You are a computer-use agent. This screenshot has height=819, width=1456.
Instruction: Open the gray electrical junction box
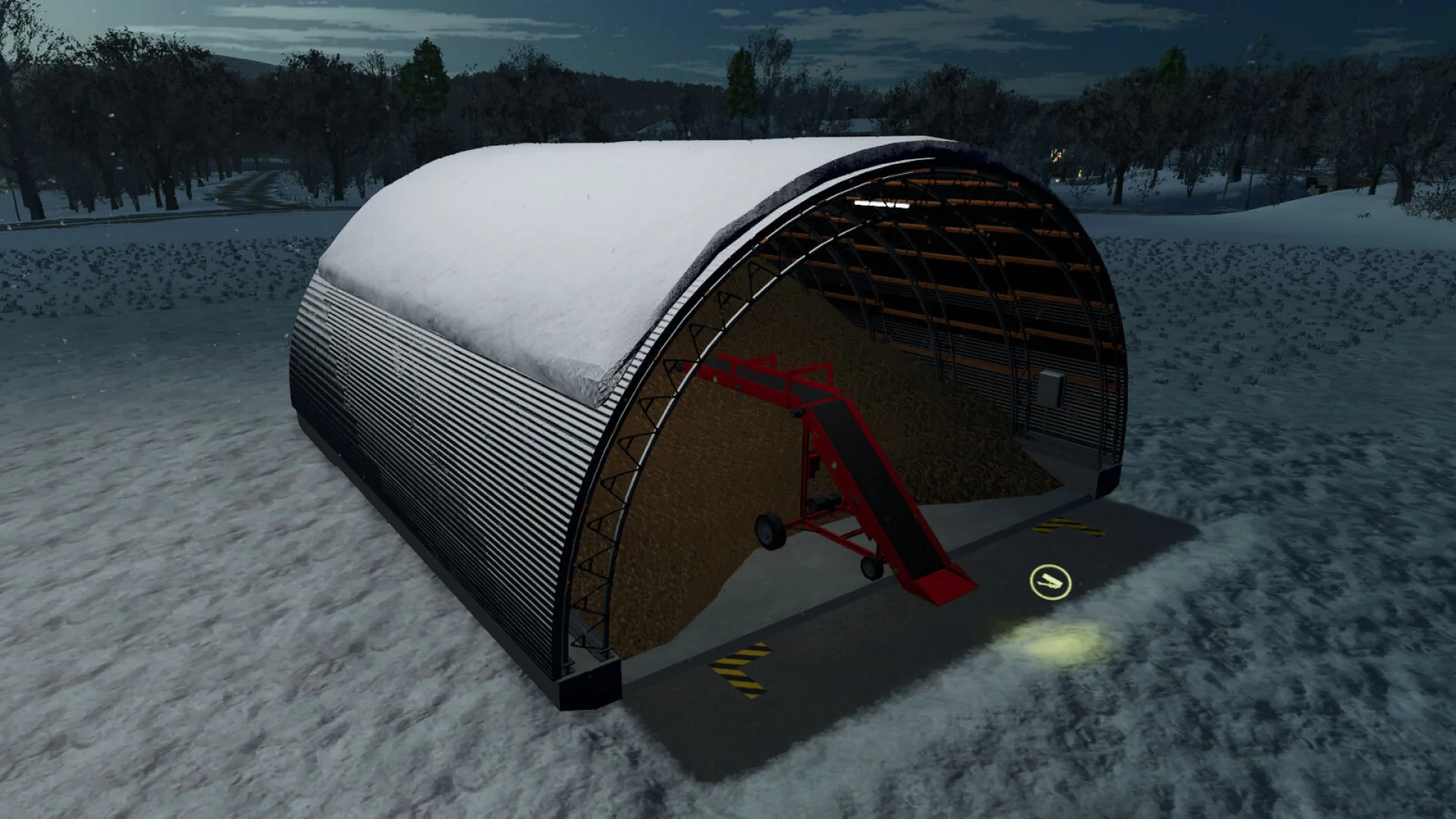click(1051, 388)
